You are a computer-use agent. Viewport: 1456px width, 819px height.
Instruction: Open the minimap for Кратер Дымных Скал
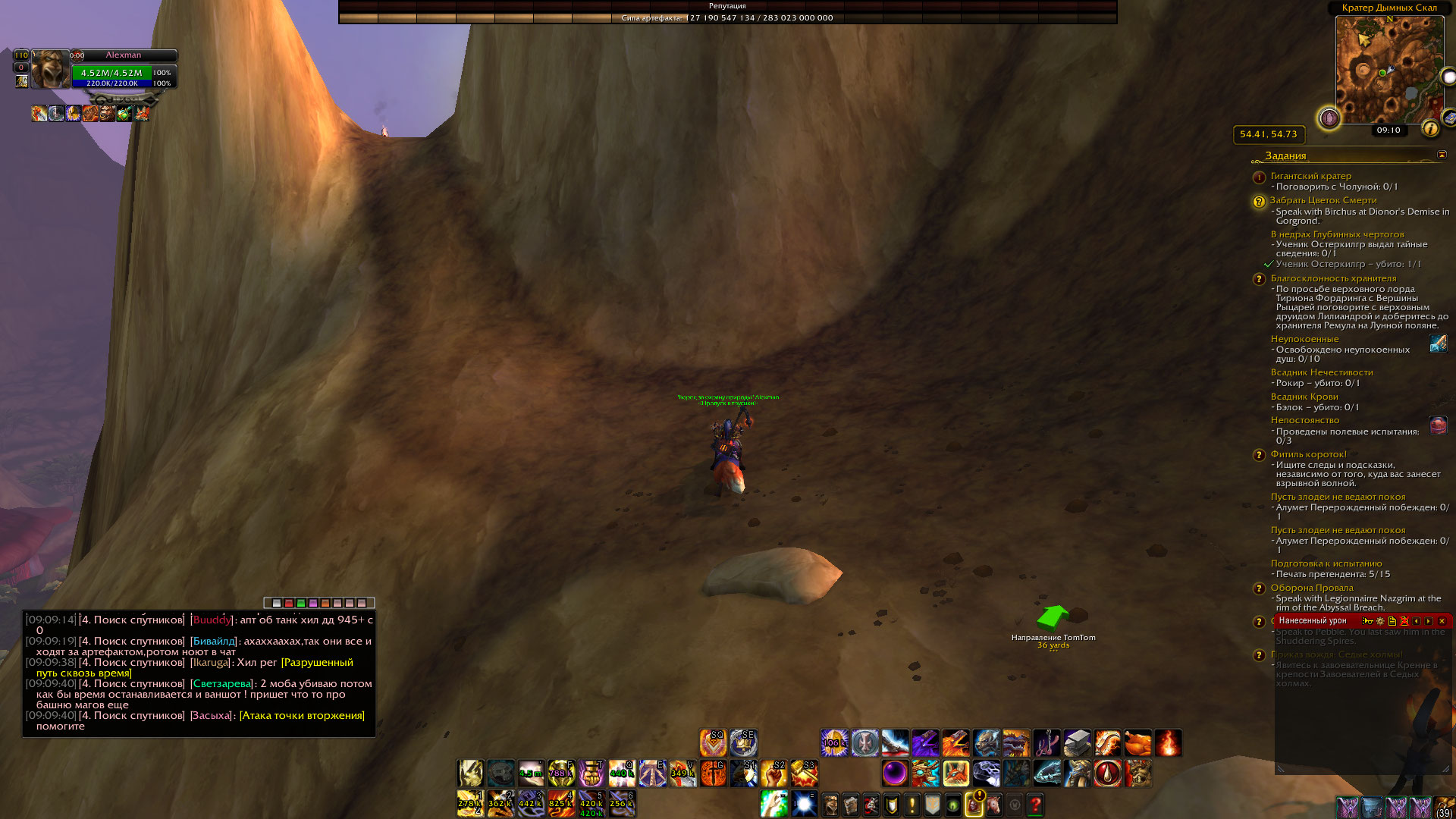tap(1389, 70)
